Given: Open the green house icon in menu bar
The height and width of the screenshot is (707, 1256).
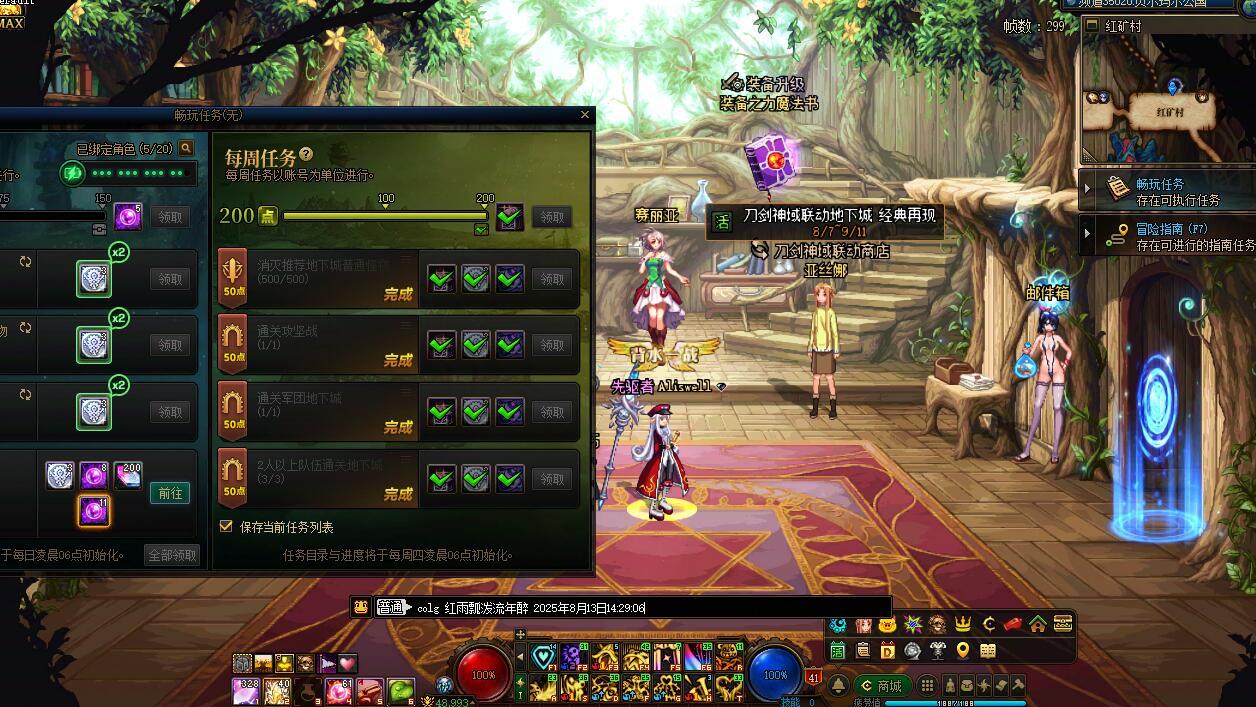Looking at the screenshot, I should (1037, 625).
